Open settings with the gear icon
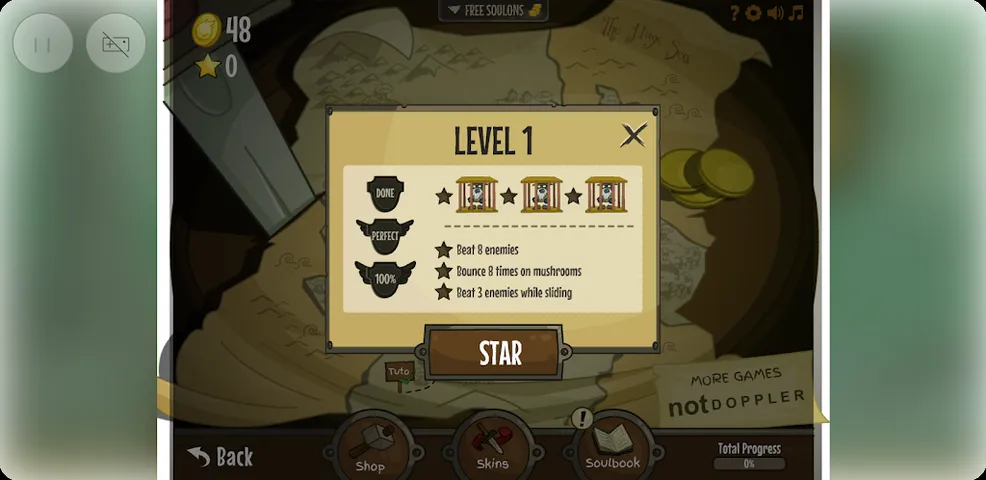 click(753, 13)
